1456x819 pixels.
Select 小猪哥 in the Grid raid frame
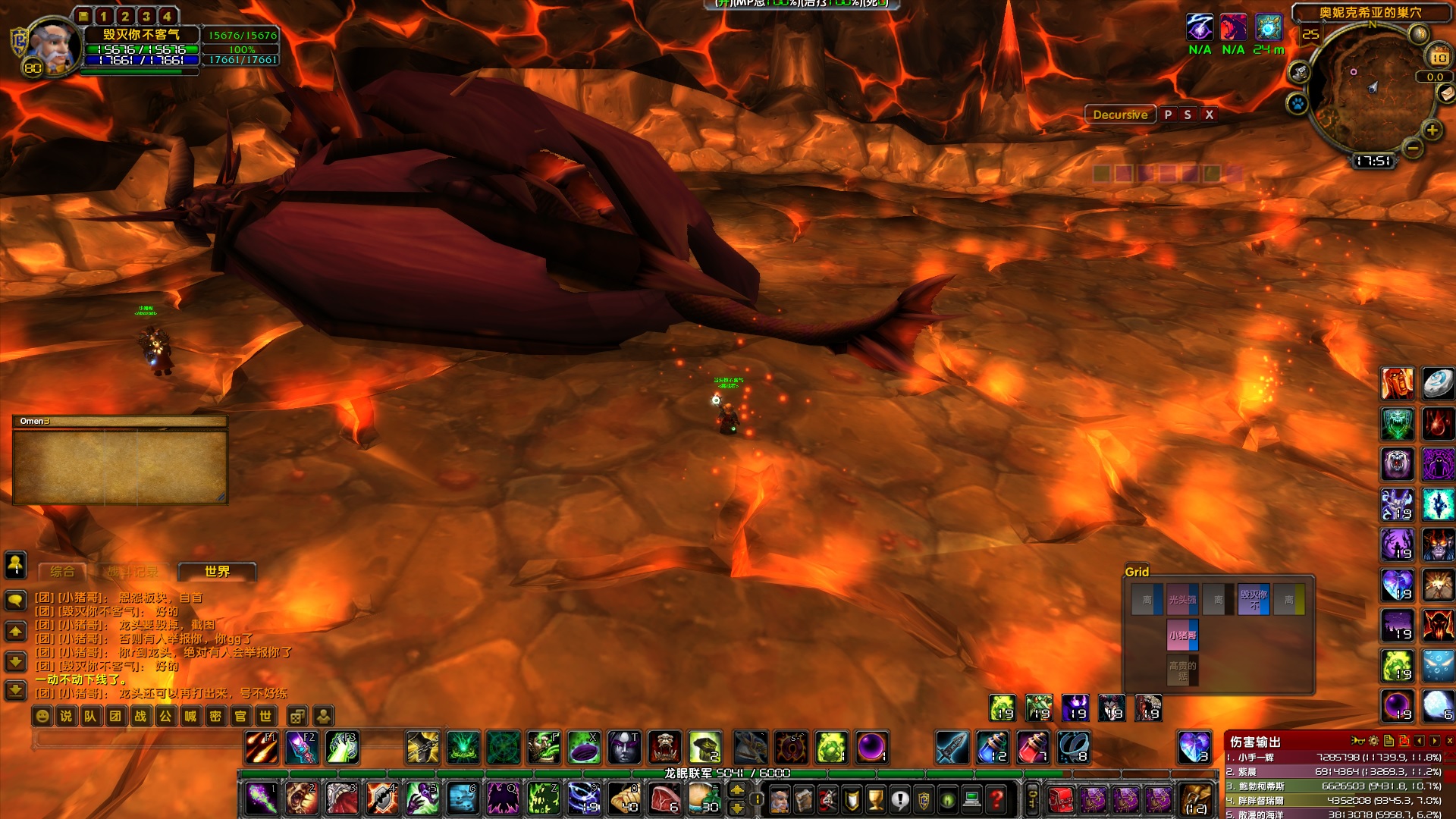coord(1182,635)
